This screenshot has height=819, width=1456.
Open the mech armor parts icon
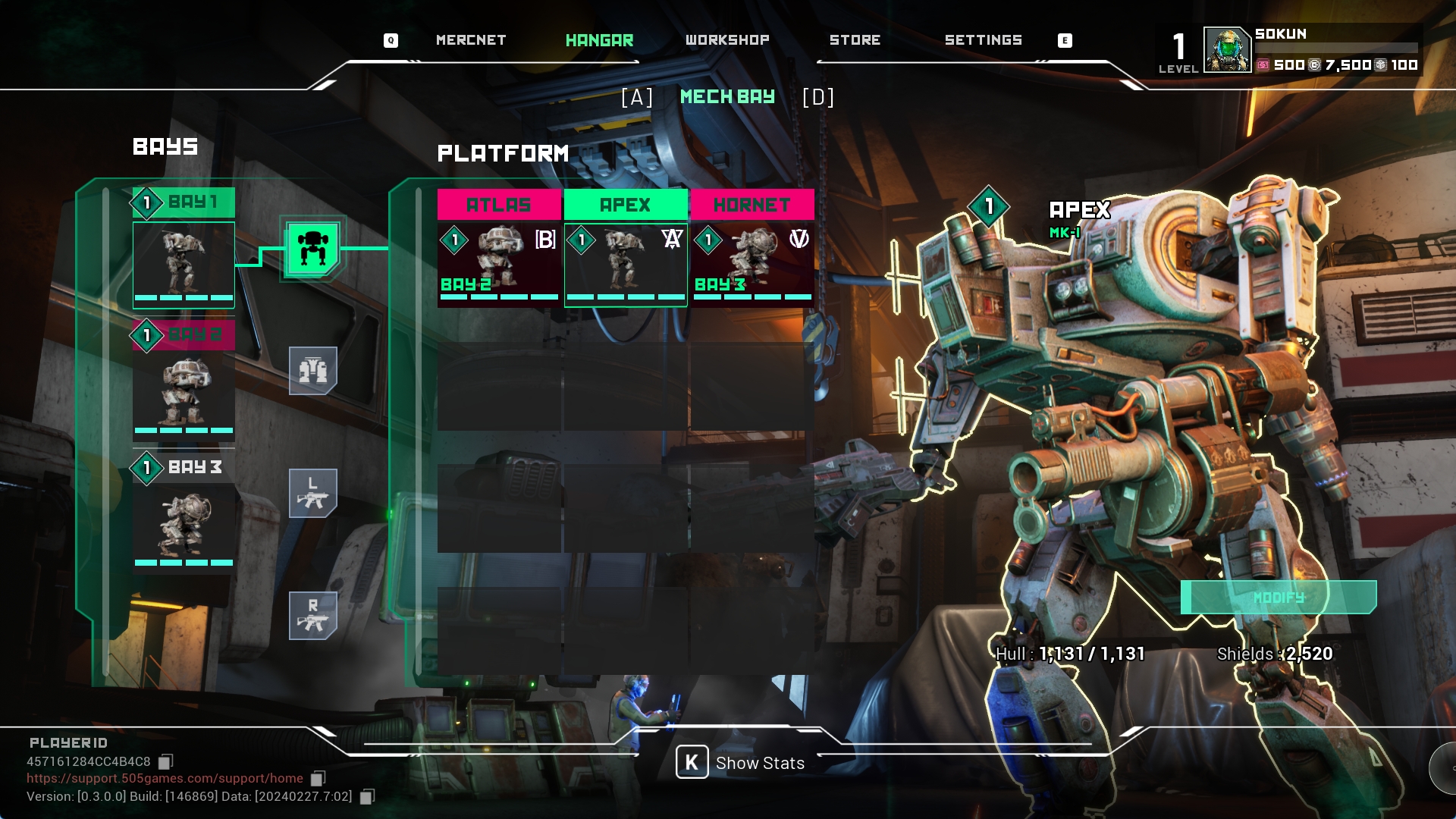tap(312, 371)
